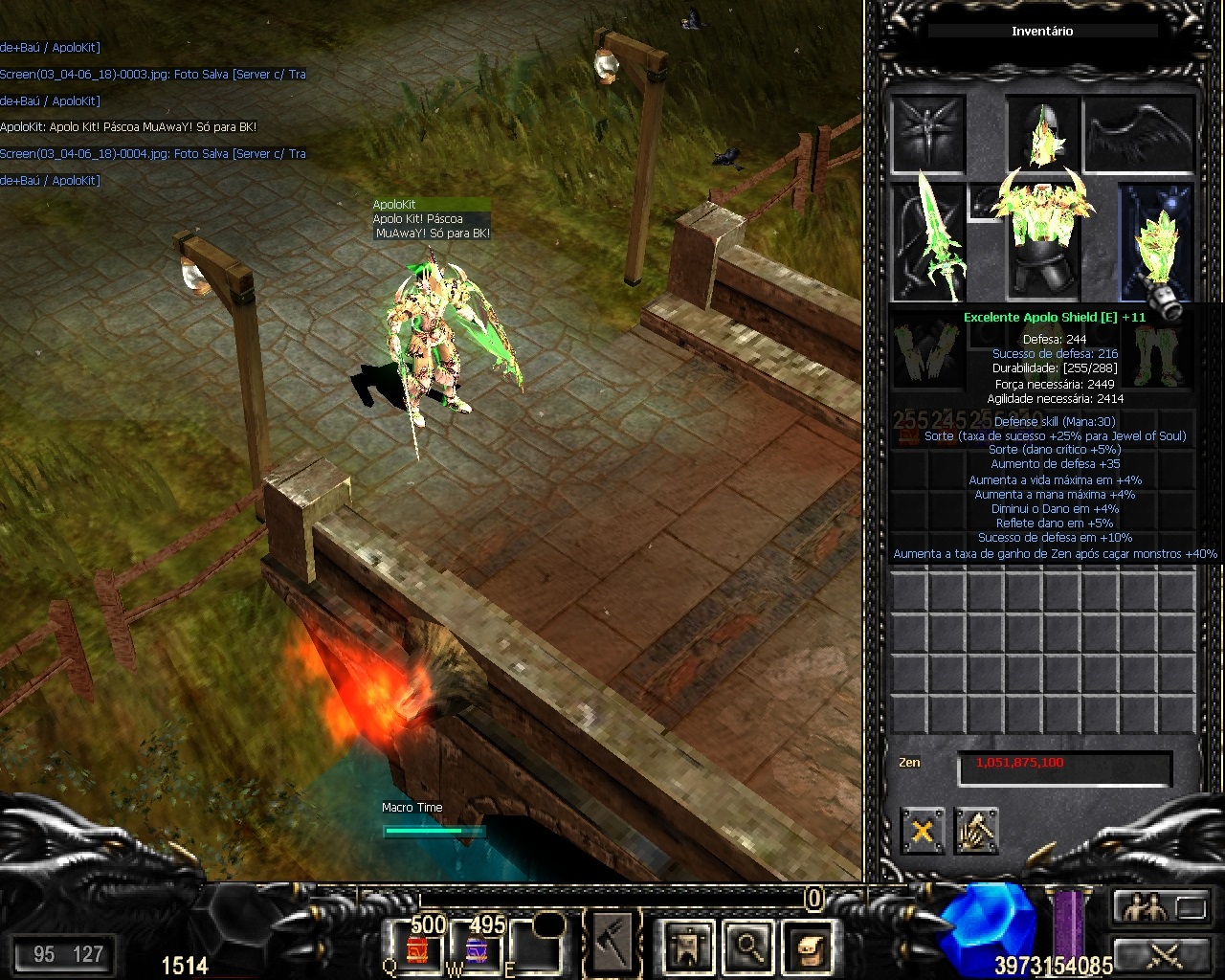The width and height of the screenshot is (1225, 980).
Task: Open the skill selection hammer slot
Action: tap(612, 945)
